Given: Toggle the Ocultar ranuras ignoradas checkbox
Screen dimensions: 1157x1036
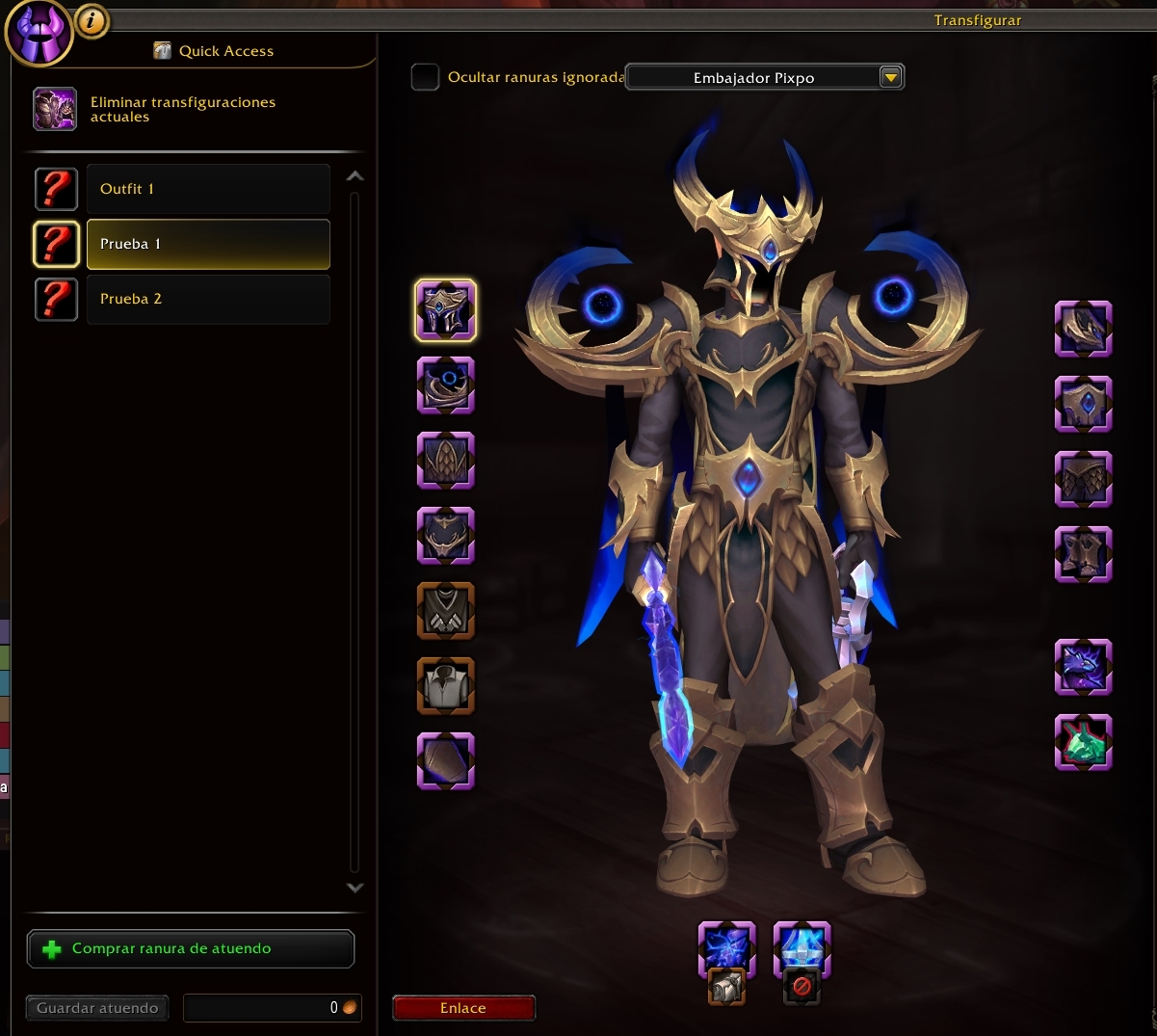Looking at the screenshot, I should click(x=425, y=77).
